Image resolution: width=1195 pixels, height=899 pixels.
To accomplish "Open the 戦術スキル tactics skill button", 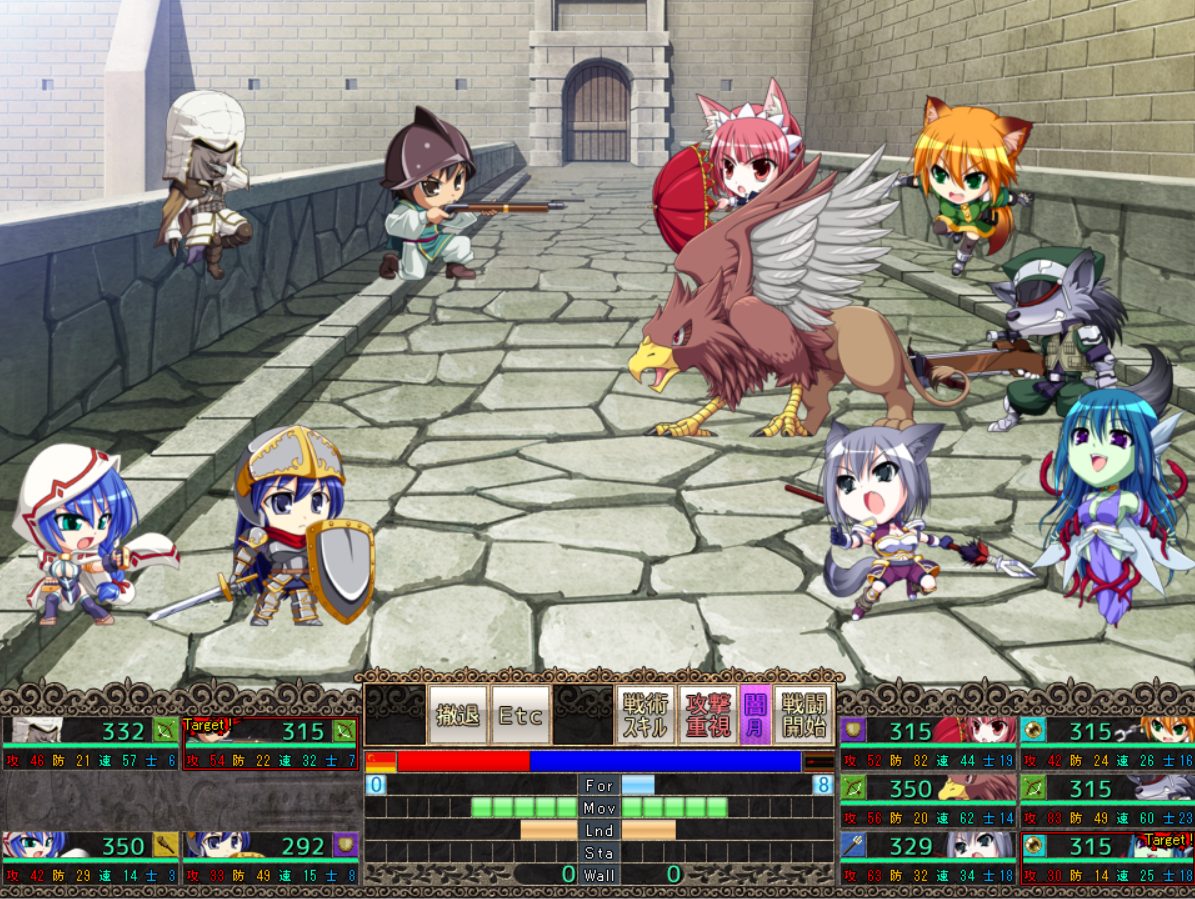I will pos(645,714).
